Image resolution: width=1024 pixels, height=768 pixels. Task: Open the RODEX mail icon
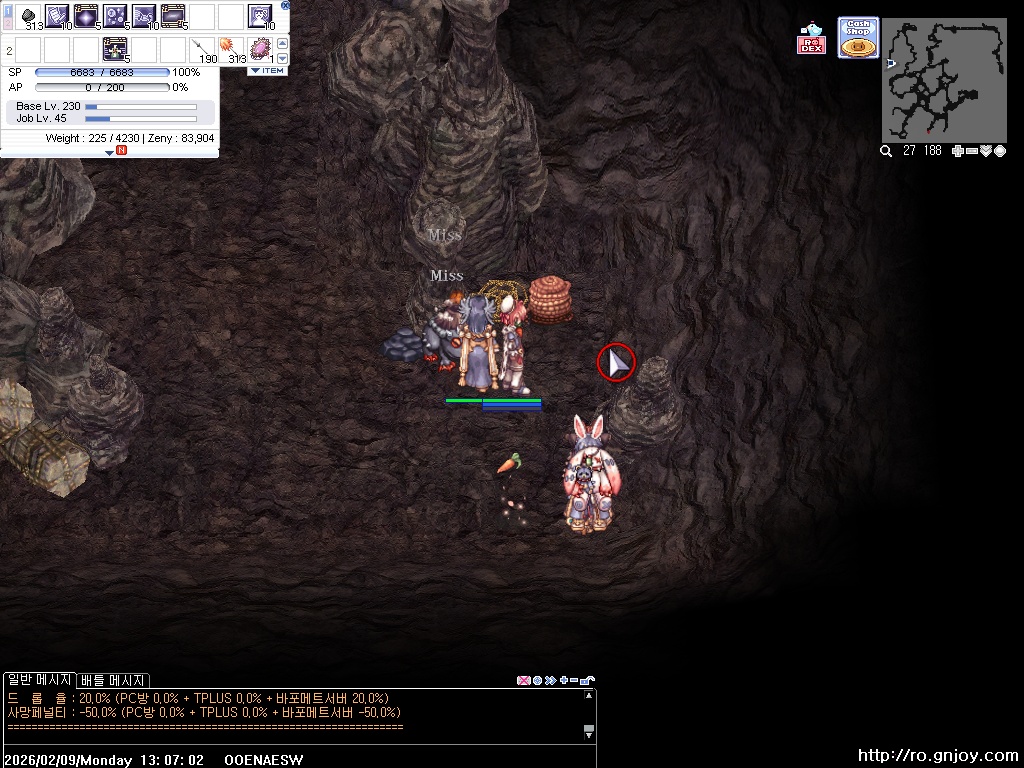pyautogui.click(x=811, y=39)
